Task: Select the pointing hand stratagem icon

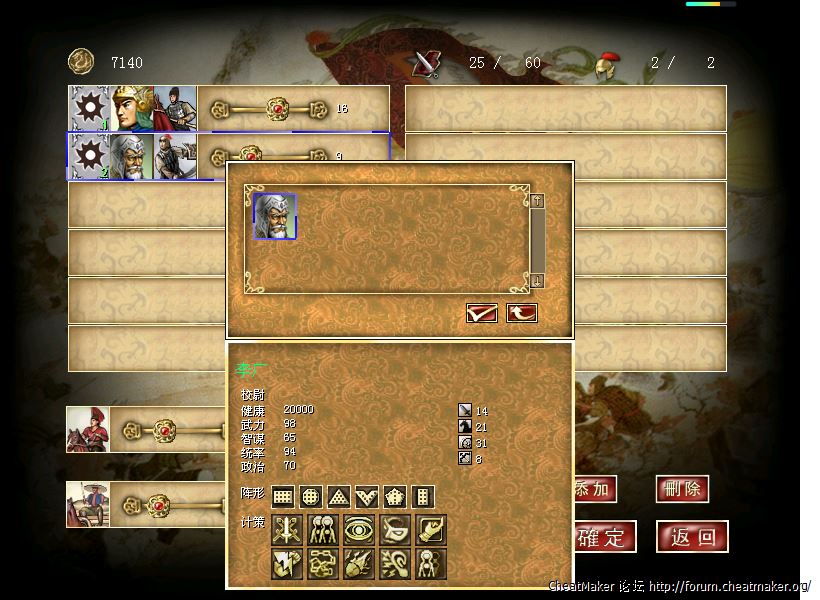Action: 431,530
